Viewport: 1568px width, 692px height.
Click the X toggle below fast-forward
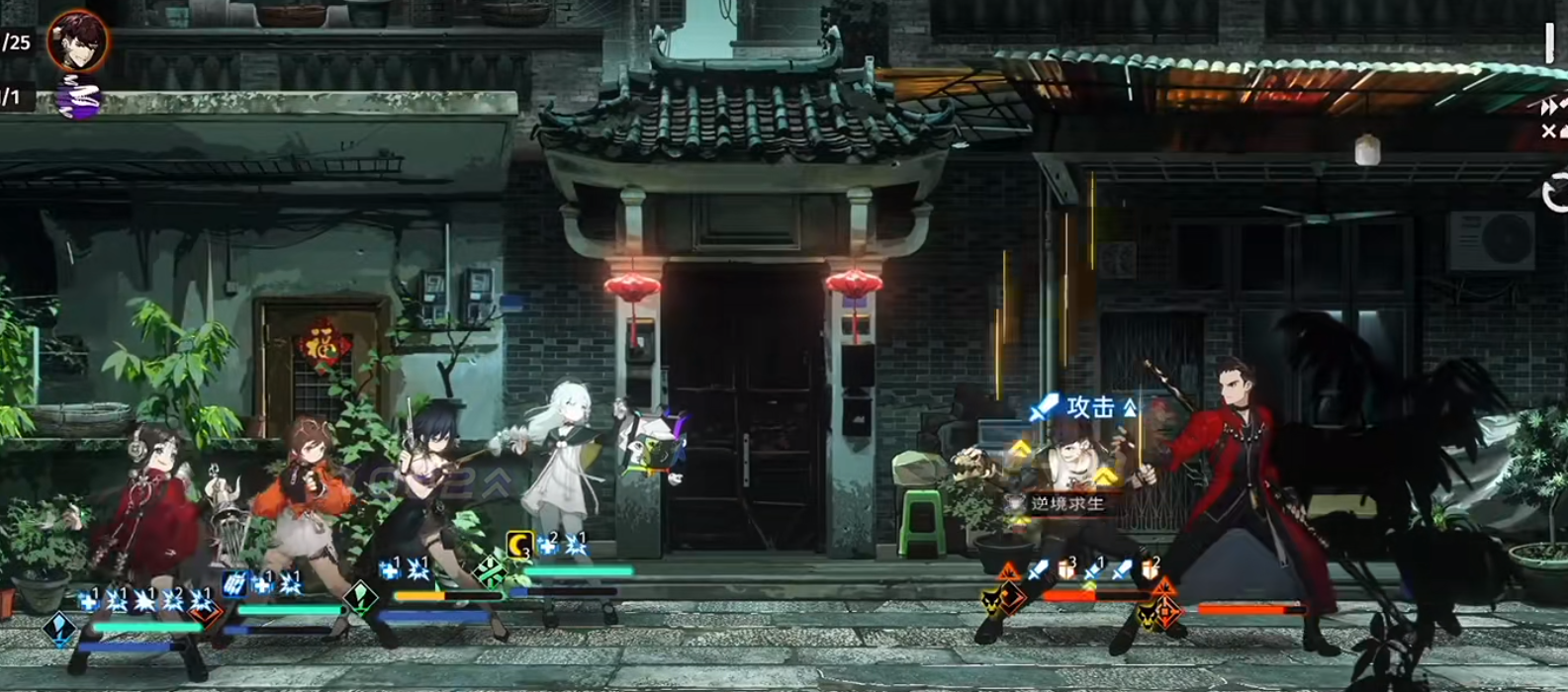(1550, 131)
